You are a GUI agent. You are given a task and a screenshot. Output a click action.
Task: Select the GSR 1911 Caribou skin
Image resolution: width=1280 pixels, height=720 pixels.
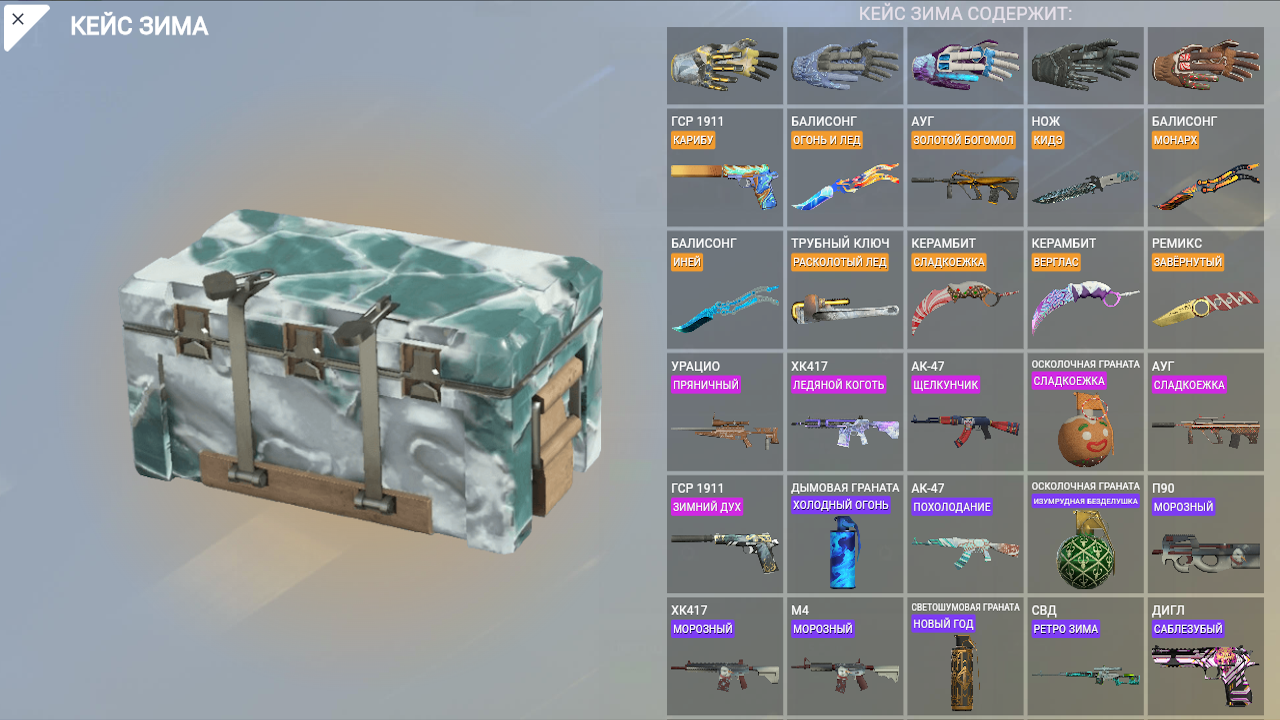coord(724,166)
